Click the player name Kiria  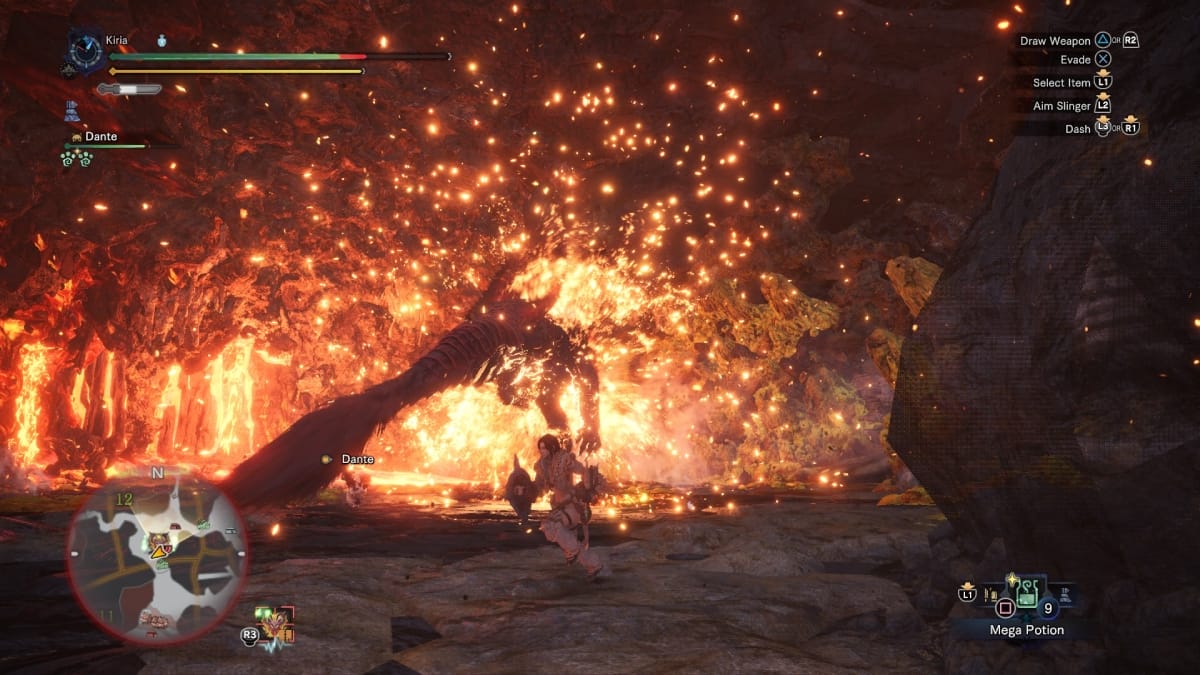(117, 40)
